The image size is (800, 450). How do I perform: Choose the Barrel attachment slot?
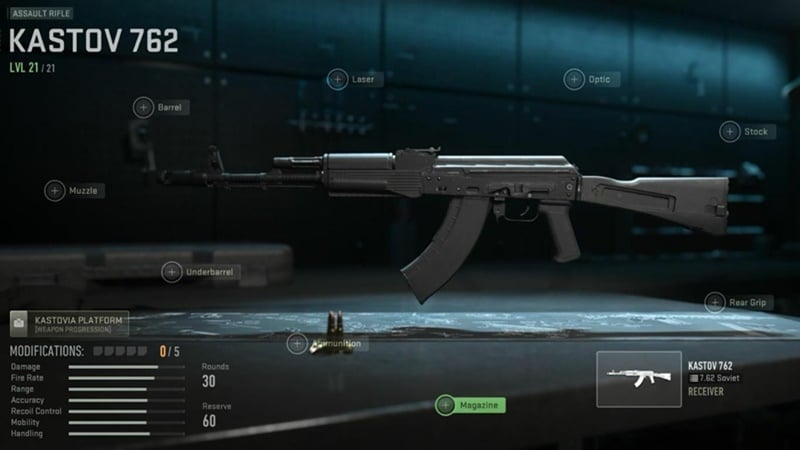click(144, 107)
